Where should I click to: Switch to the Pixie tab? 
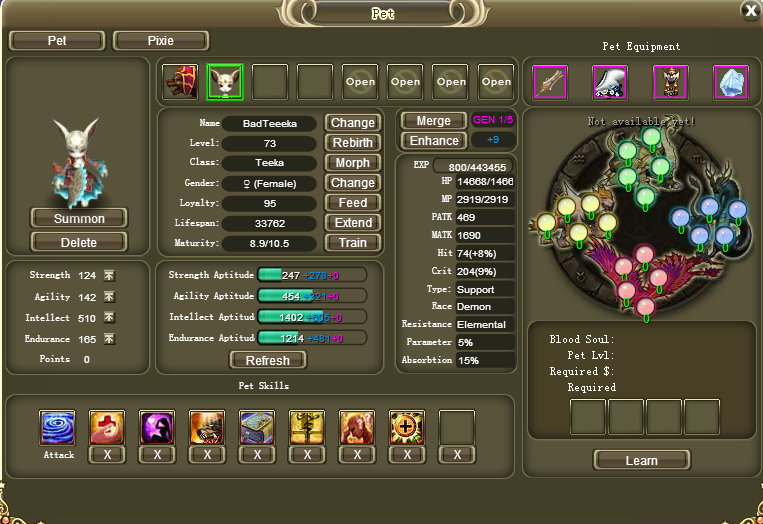[160, 41]
